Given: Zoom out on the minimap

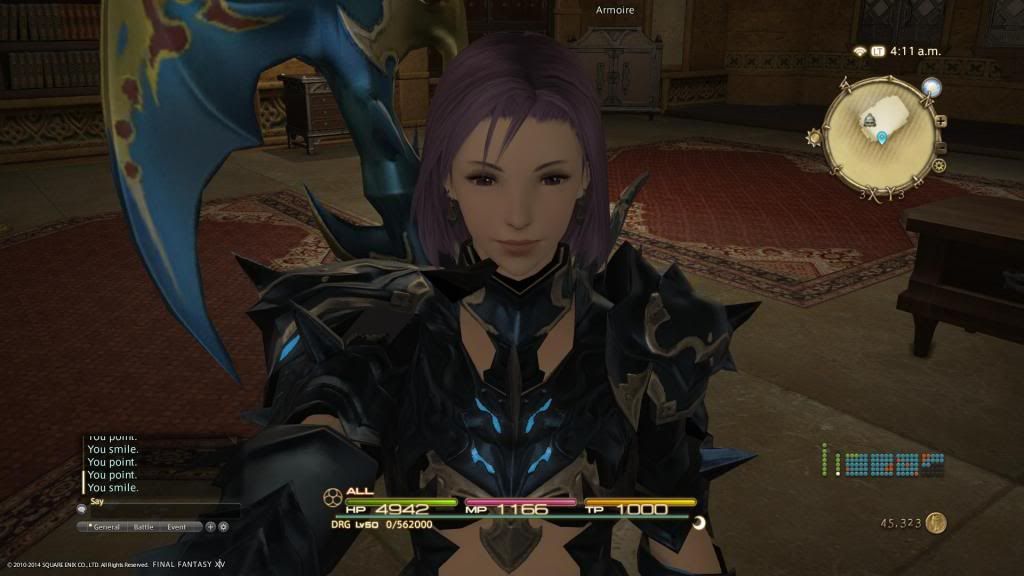Looking at the screenshot, I should 941,142.
